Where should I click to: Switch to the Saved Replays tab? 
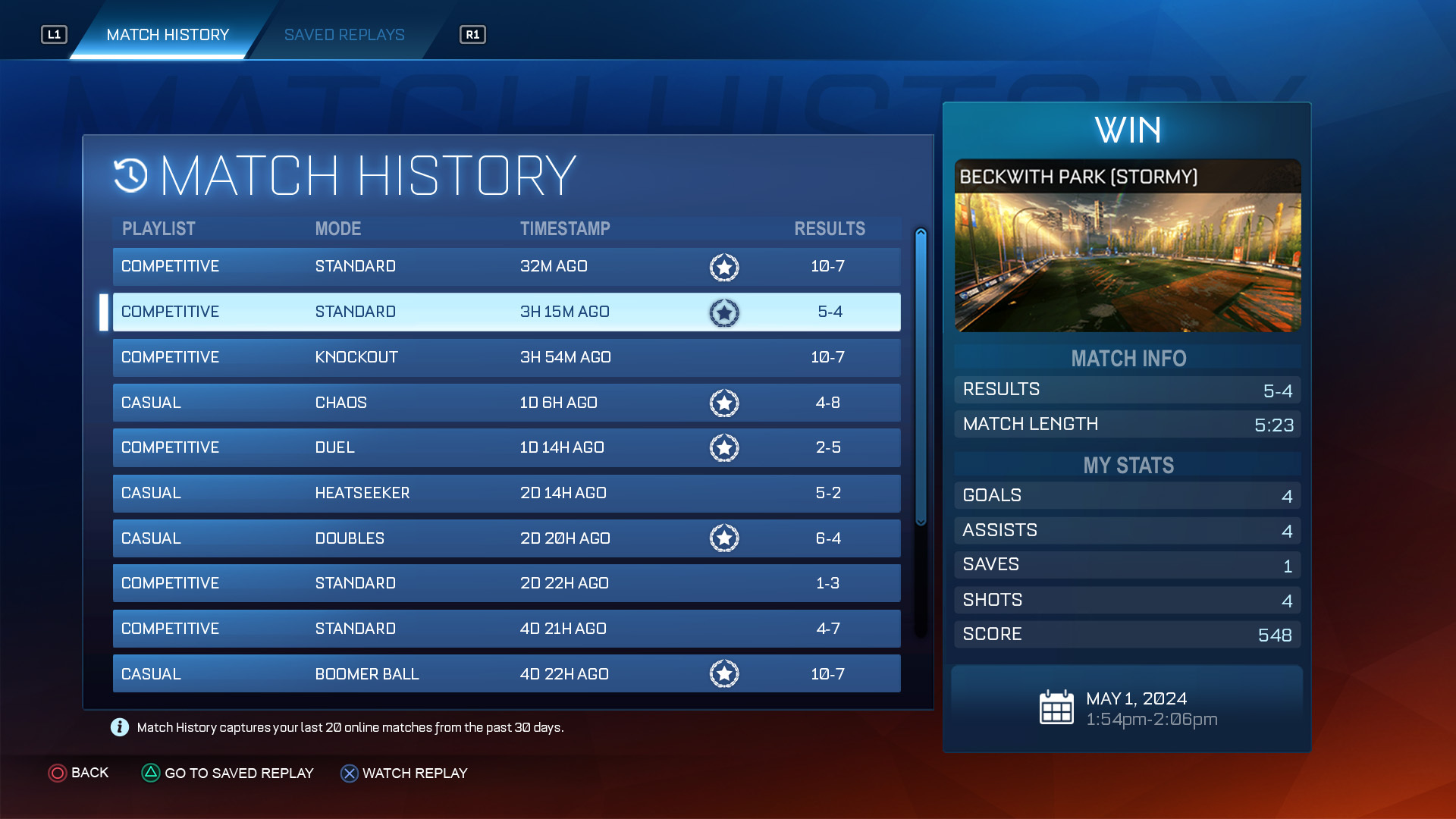tap(344, 34)
